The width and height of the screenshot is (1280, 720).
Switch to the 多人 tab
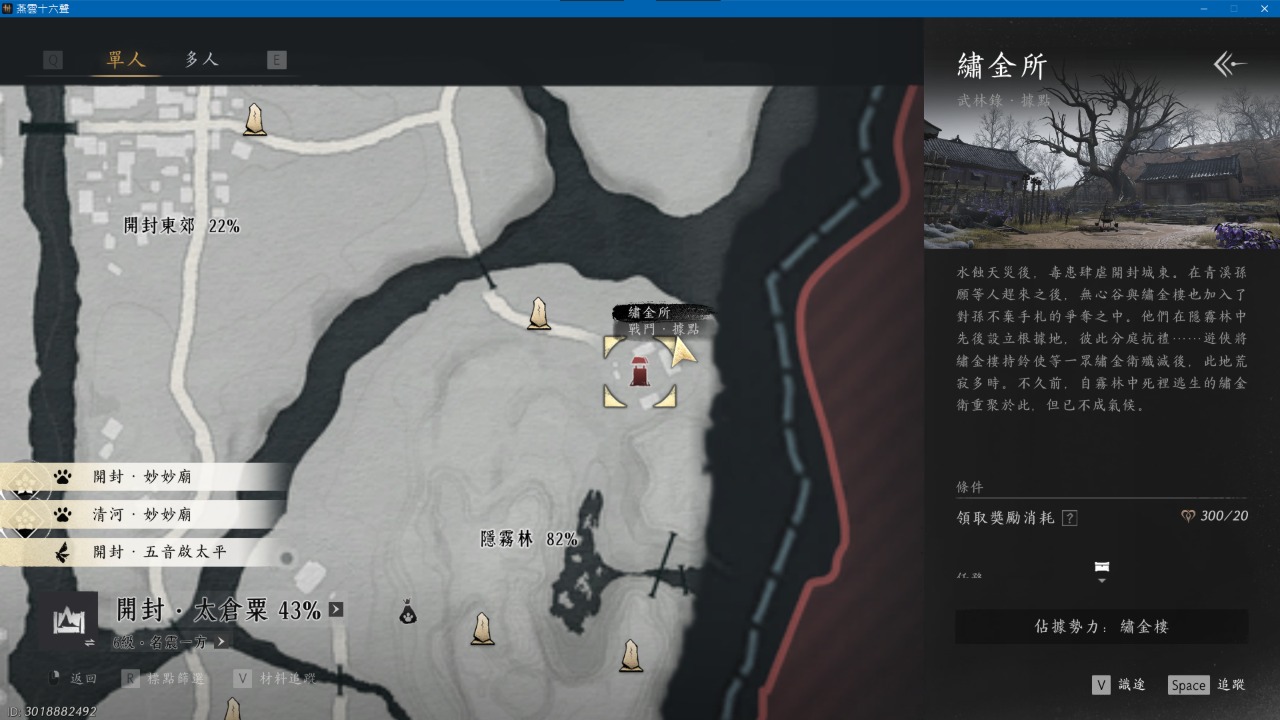[201, 60]
